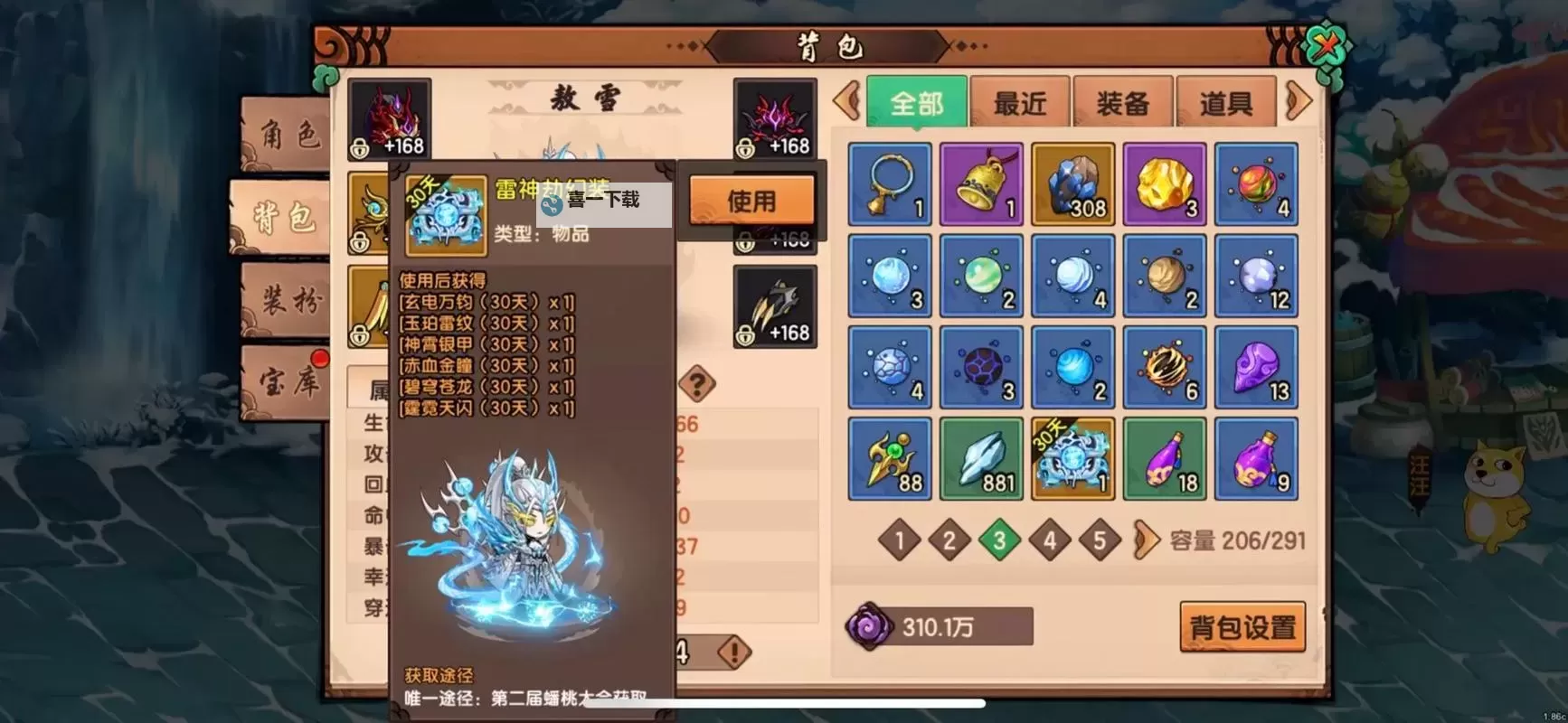This screenshot has width=1568, height=723.
Task: Open the green trident item with count 88
Action: [x=889, y=458]
